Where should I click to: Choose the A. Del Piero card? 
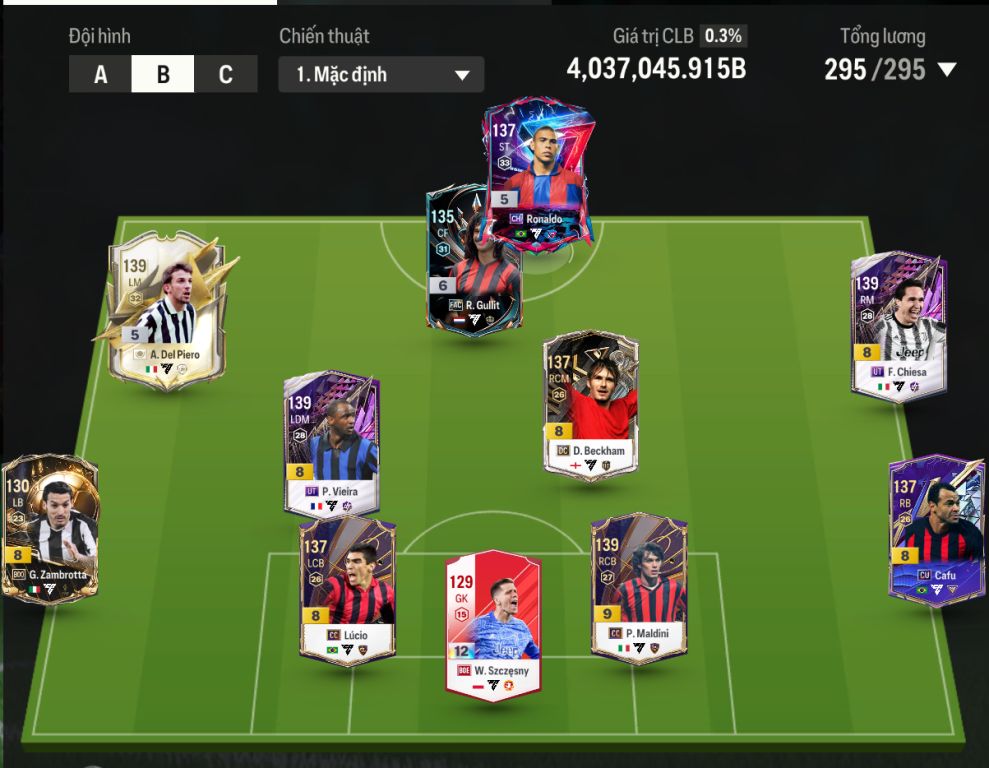coord(166,310)
